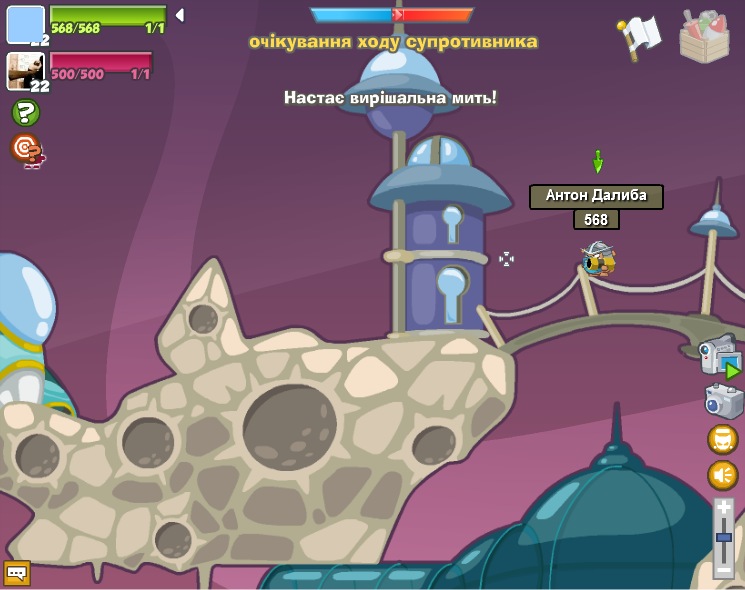This screenshot has width=745, height=590.
Task: Show the target hint icon
Action: [x=27, y=150]
